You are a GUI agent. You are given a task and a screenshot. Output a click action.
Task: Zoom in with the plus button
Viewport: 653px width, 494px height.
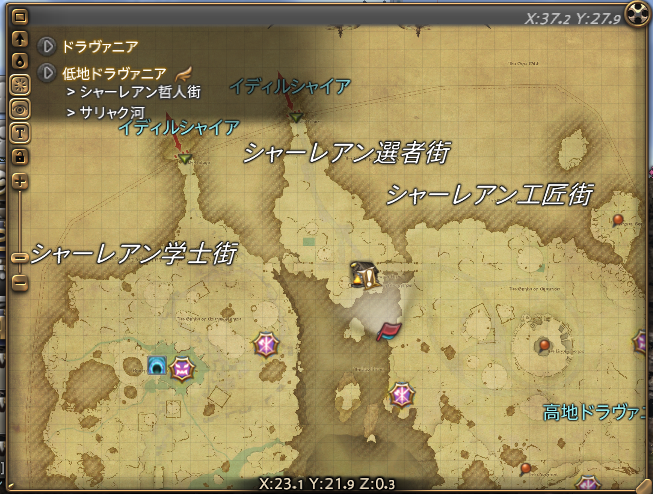coord(19,181)
